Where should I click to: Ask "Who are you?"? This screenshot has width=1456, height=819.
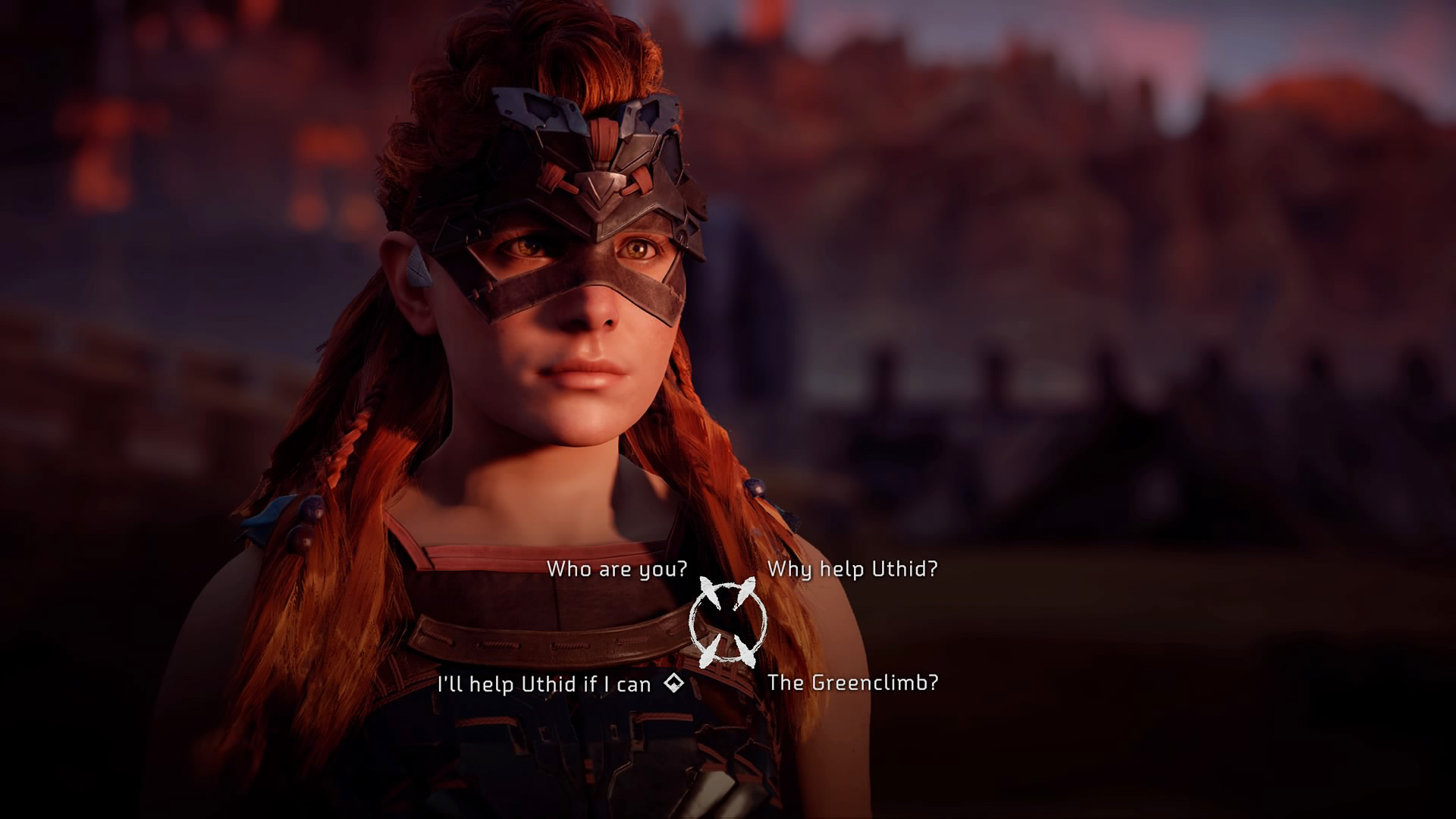(x=617, y=569)
